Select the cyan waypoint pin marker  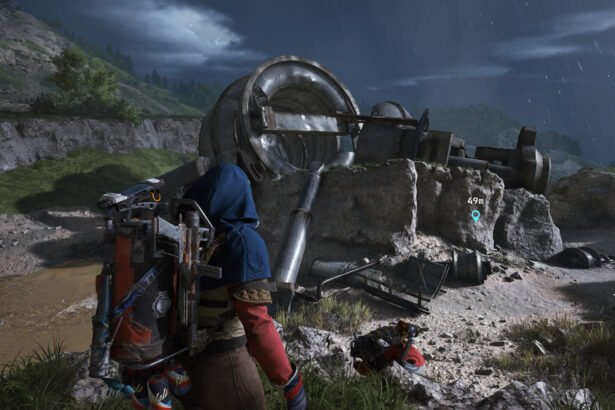tap(475, 214)
